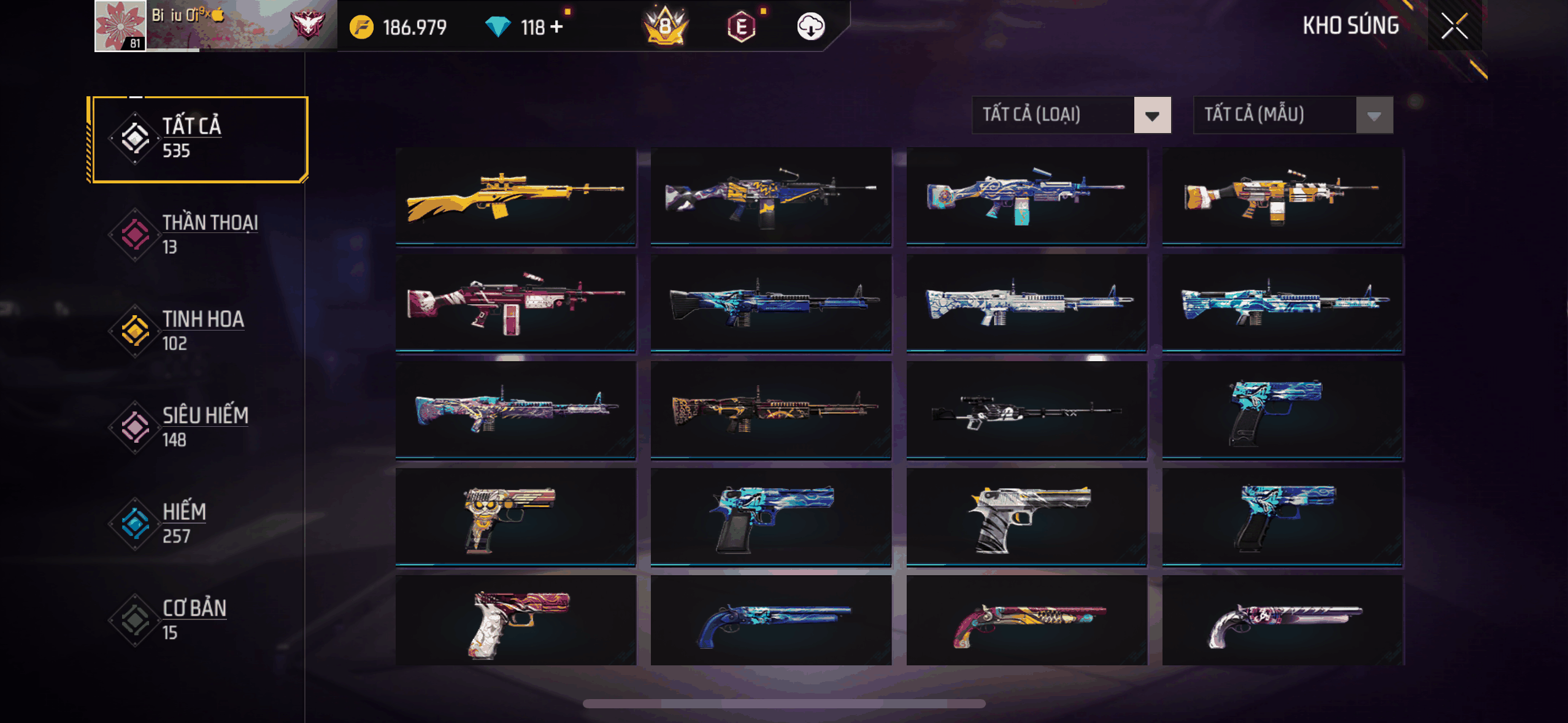Open the Tinh Hoa weapon category
1568x723 pixels.
(196, 331)
